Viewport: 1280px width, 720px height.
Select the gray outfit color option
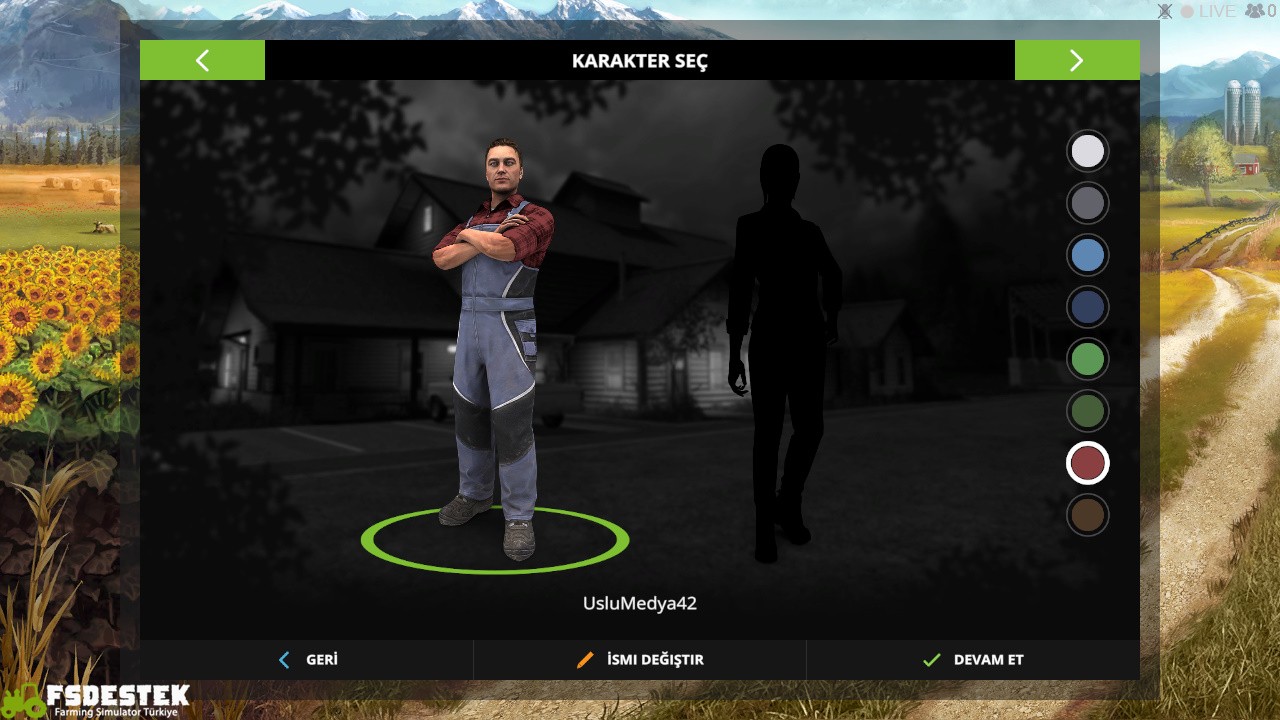tap(1087, 203)
